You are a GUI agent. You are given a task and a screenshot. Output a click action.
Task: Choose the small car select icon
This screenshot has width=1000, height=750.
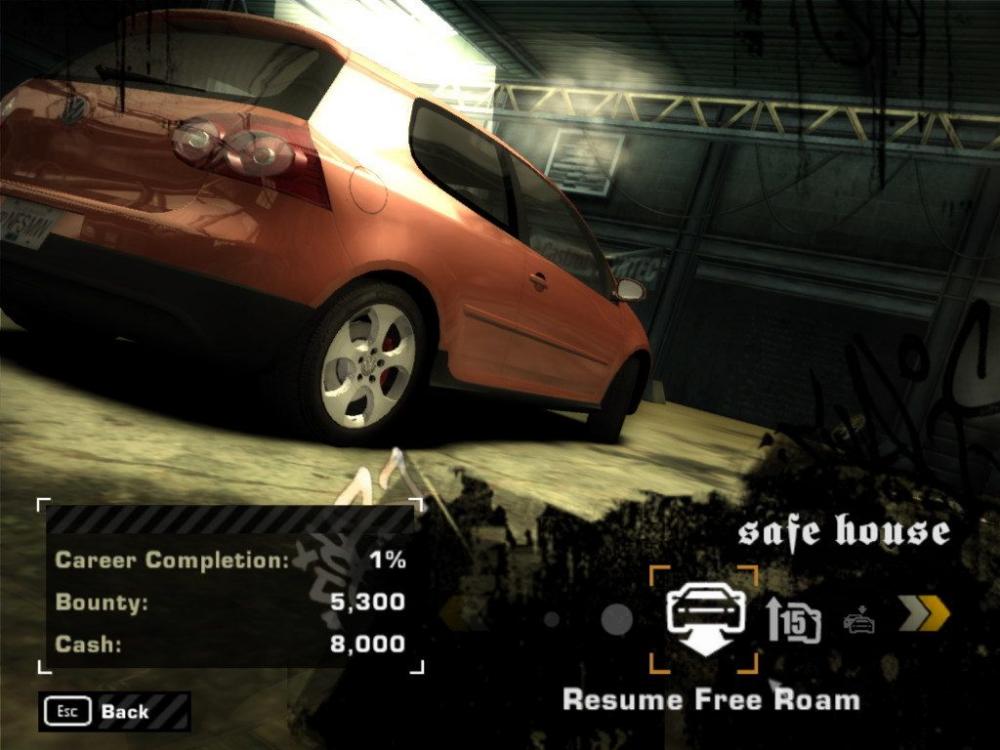tap(858, 621)
